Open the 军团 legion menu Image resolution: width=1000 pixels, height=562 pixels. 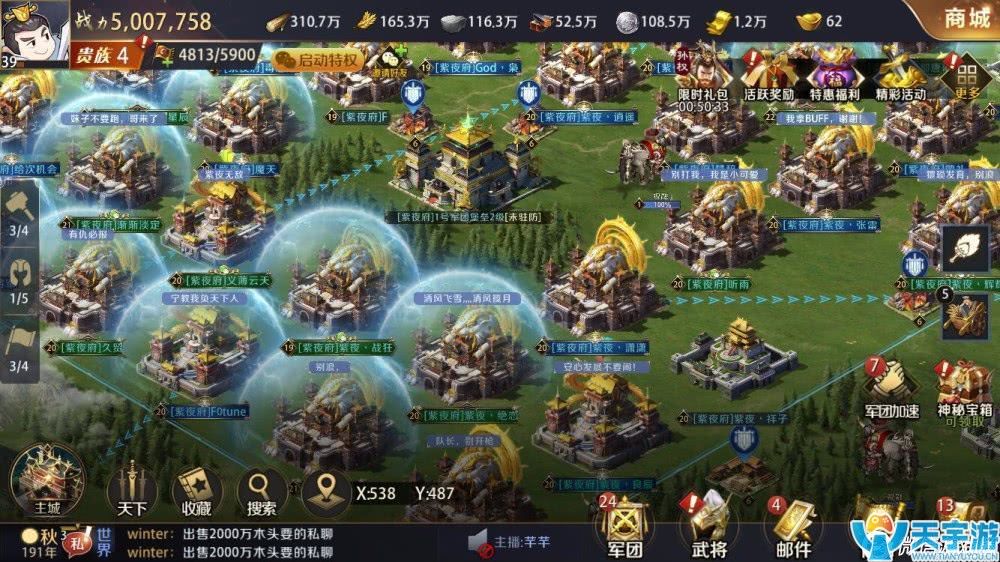(623, 526)
